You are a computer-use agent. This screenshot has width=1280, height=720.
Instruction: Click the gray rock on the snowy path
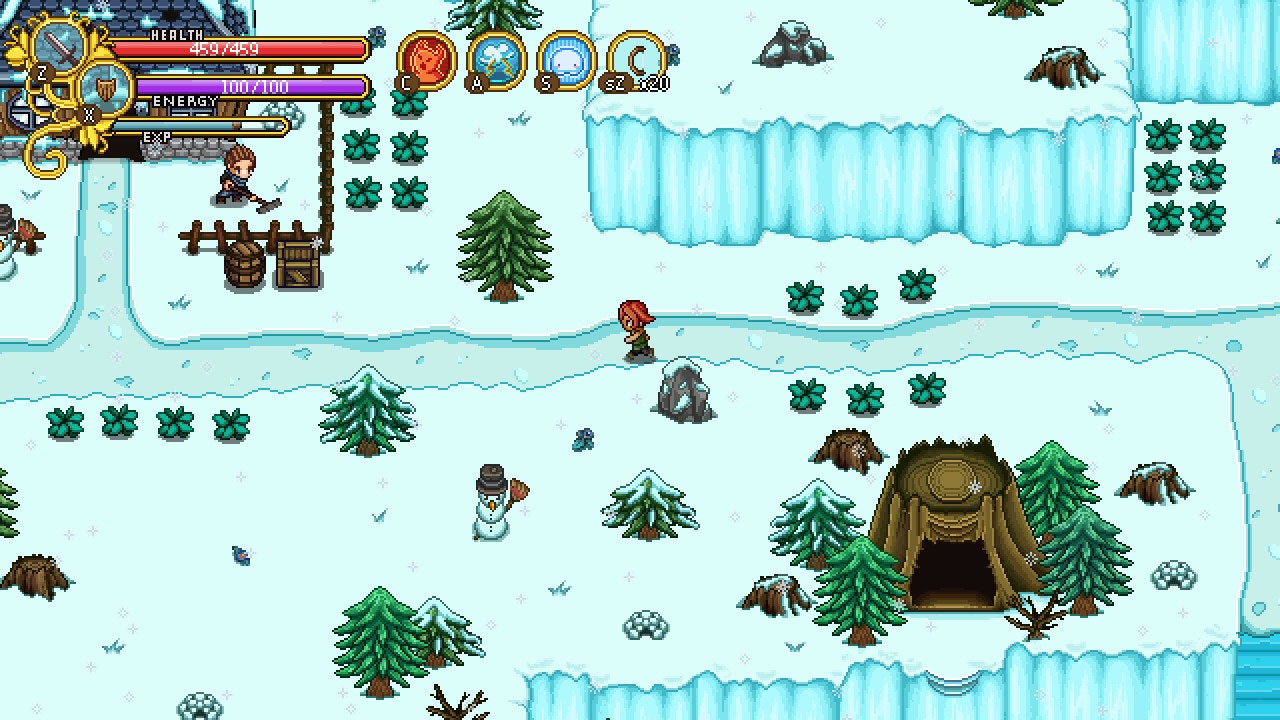tap(685, 390)
